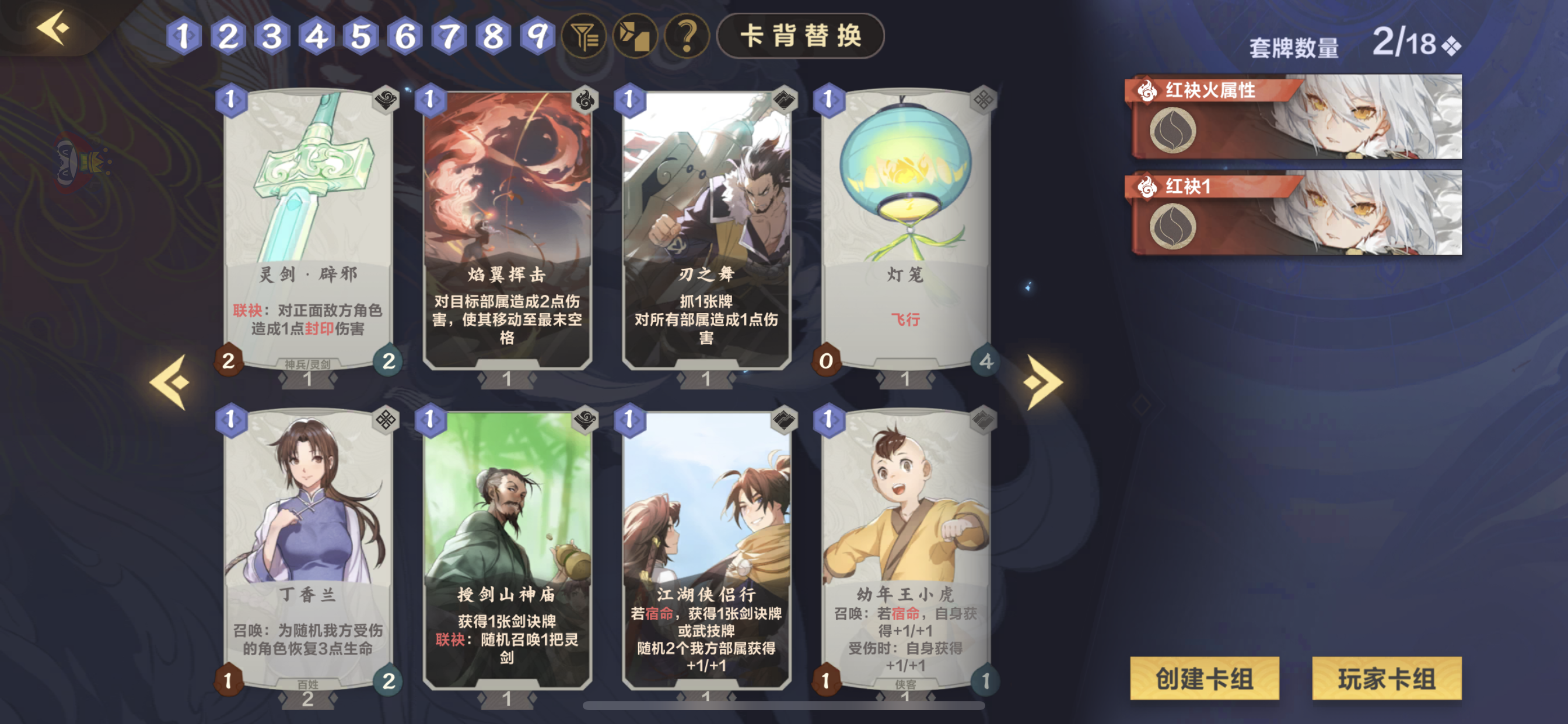Open the help question mark icon

coord(687,38)
